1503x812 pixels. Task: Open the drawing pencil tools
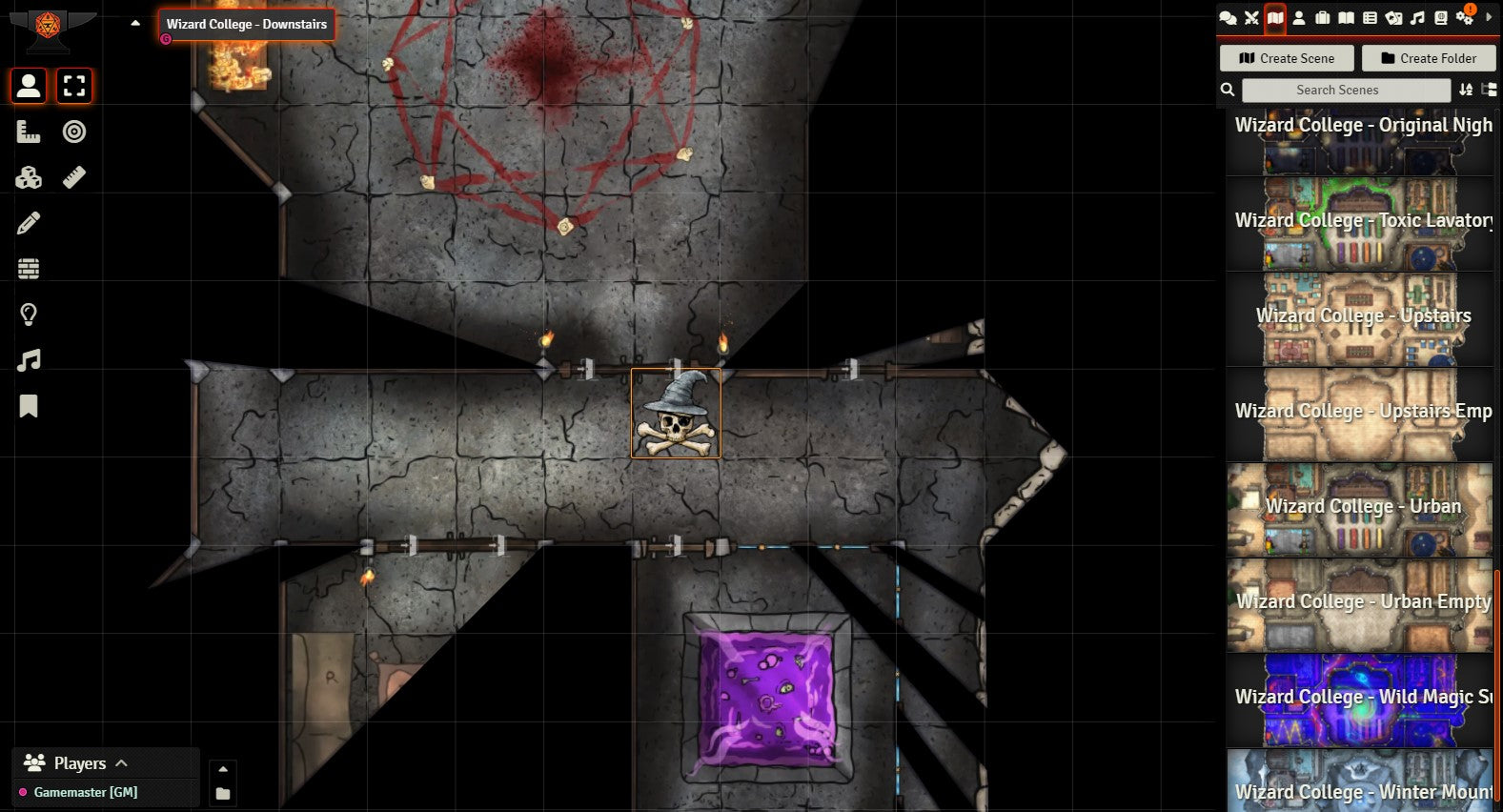pyautogui.click(x=29, y=223)
